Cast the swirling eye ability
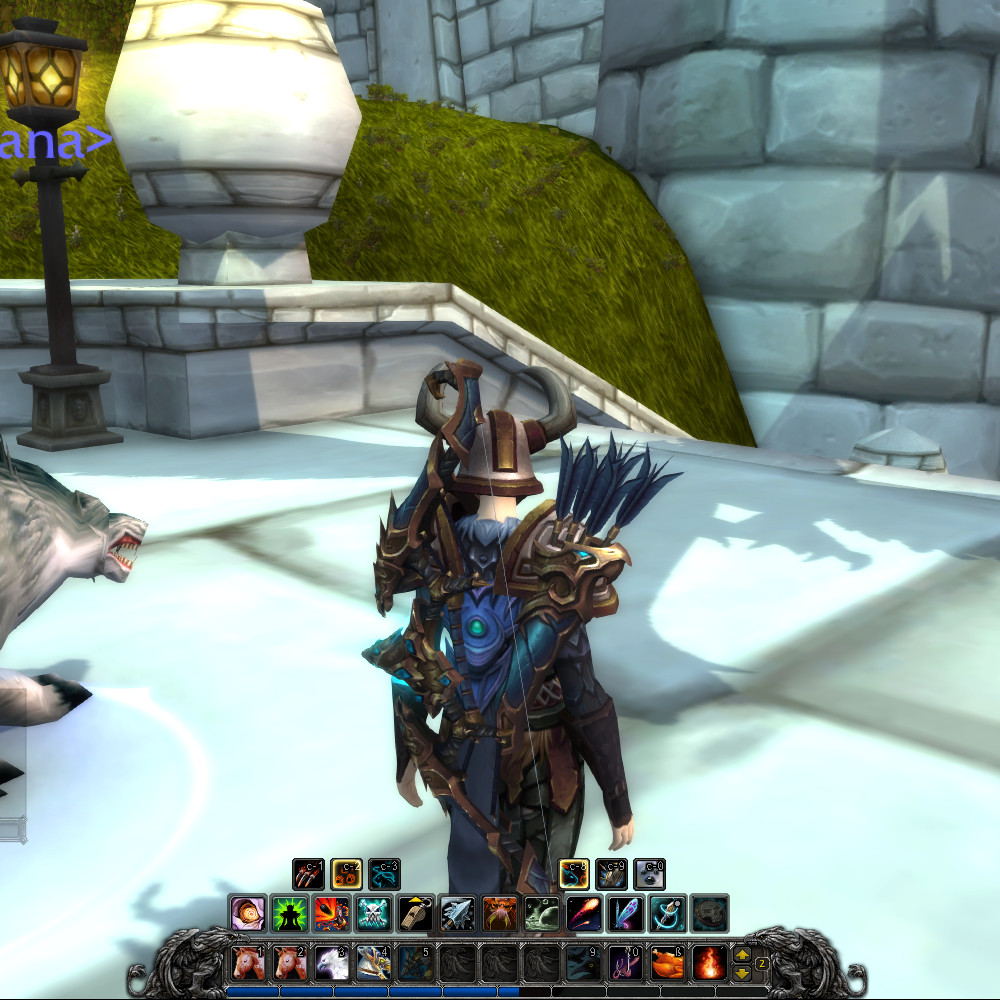Image resolution: width=1000 pixels, height=1000 pixels. pyautogui.click(x=247, y=913)
